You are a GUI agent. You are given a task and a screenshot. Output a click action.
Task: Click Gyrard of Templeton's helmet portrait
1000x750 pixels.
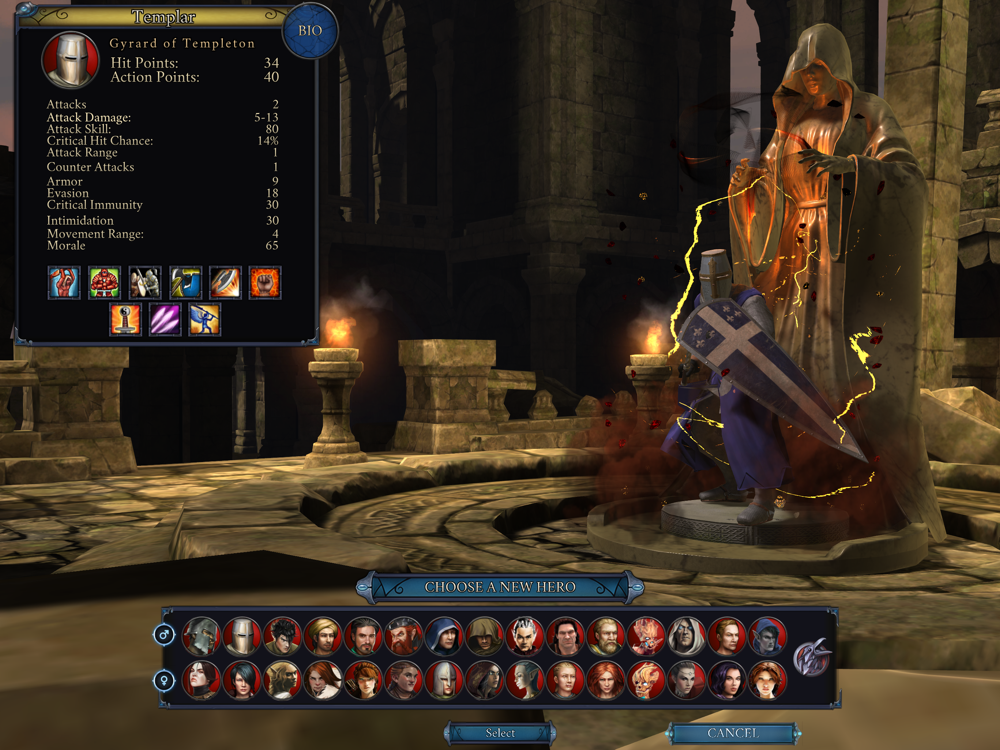click(70, 60)
